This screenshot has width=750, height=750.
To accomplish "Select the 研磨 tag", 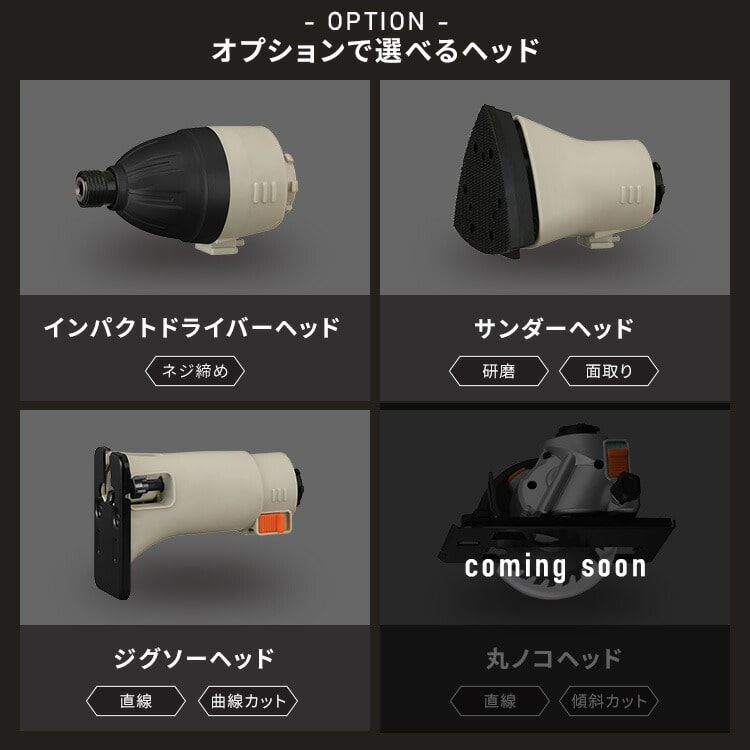I will point(499,372).
